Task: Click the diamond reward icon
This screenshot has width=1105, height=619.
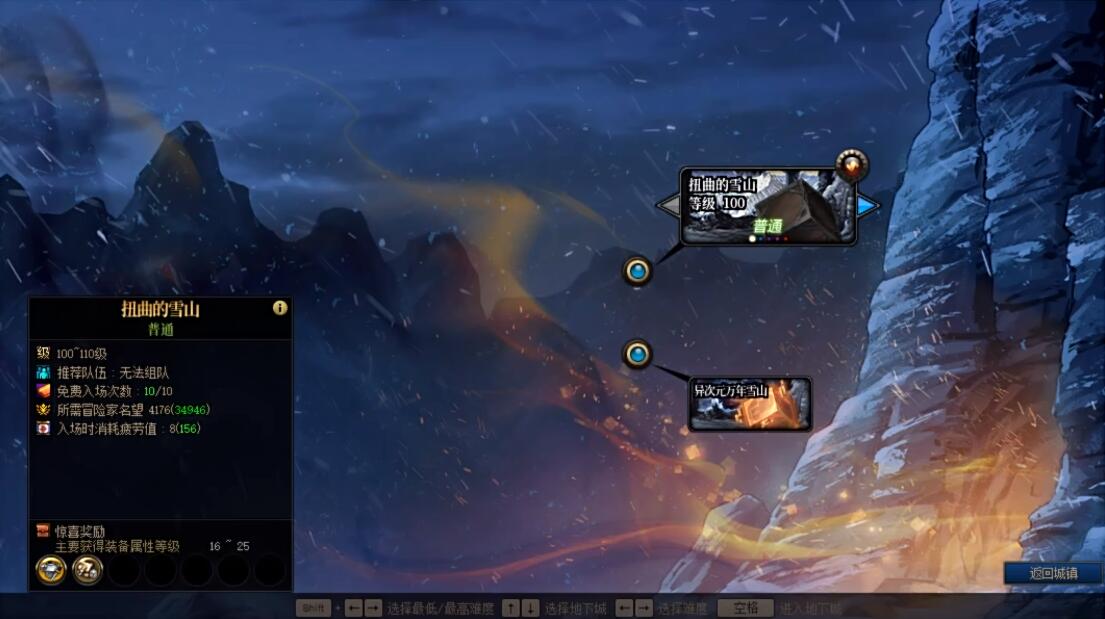Action: point(51,570)
